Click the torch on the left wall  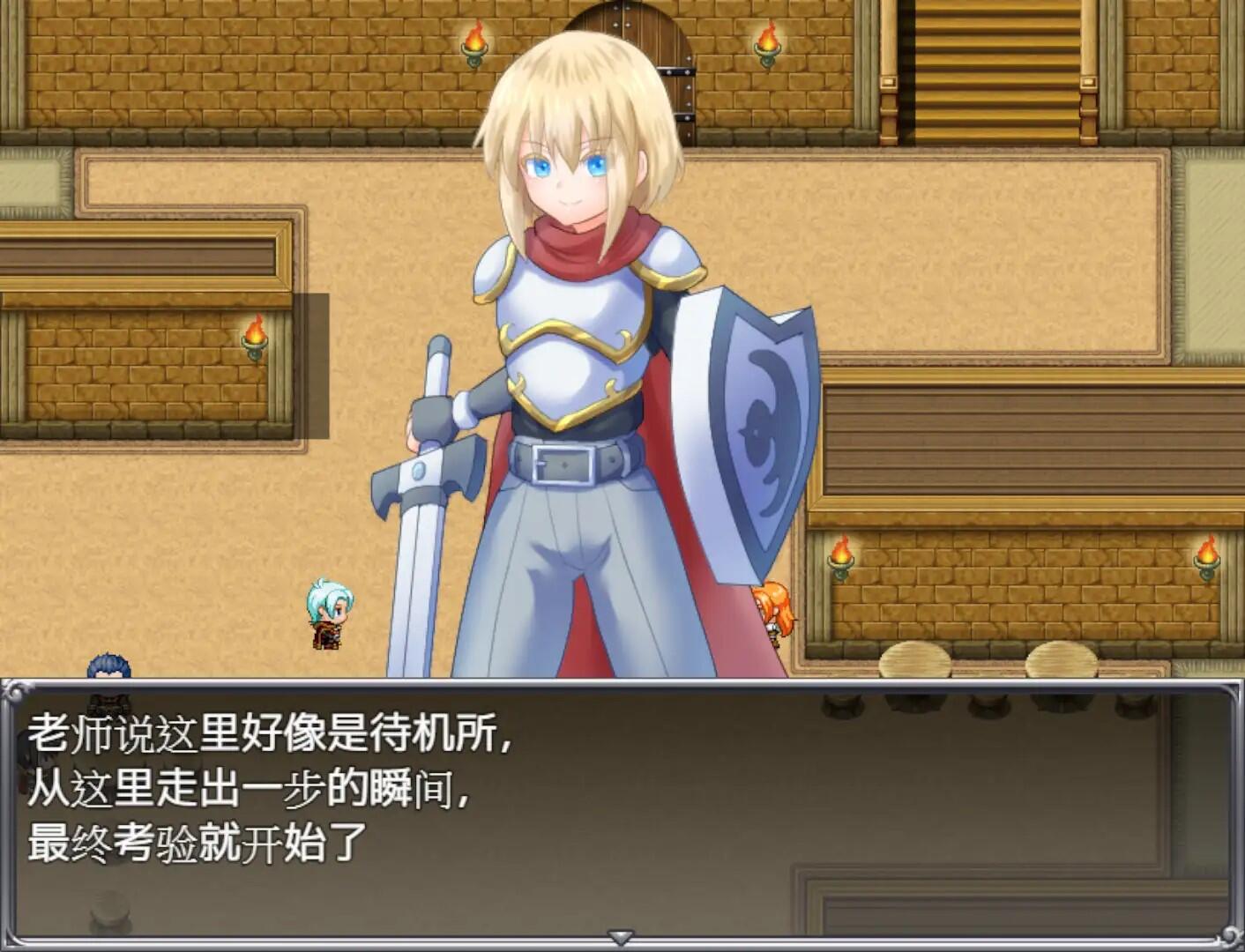tap(255, 336)
